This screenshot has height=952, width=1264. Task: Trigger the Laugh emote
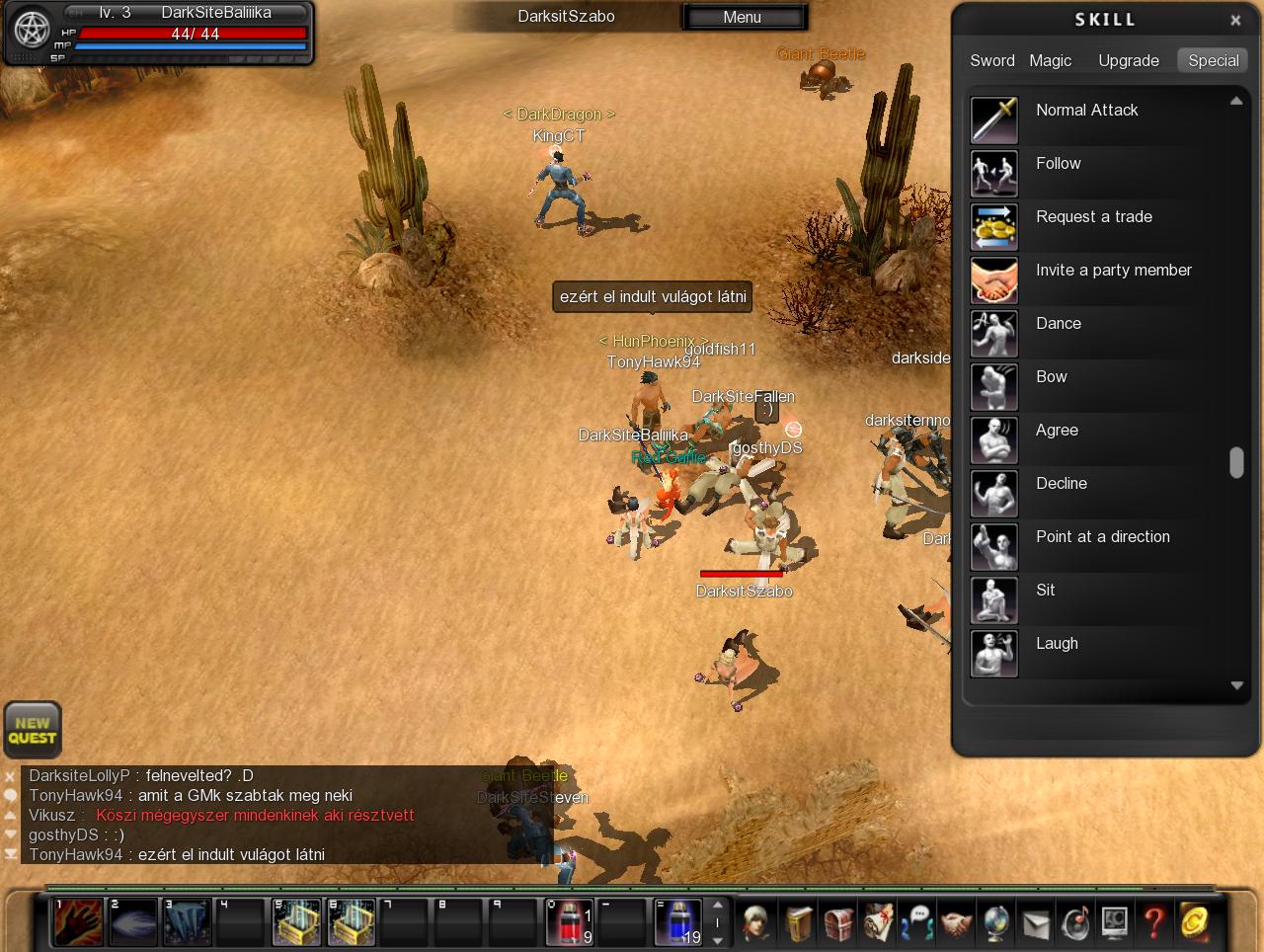1057,644
